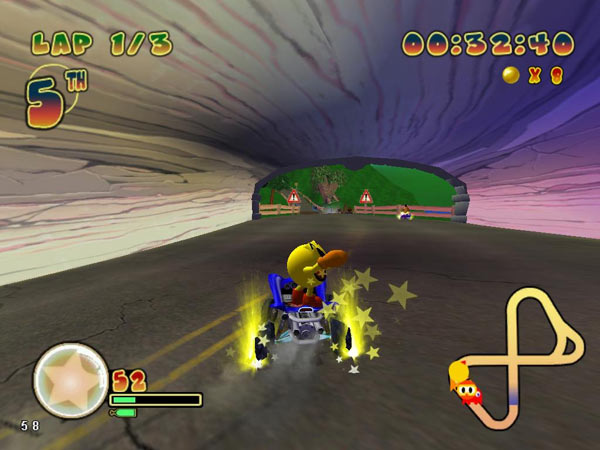Click the gold coin counter icon
600x450 pixels.
tap(511, 75)
